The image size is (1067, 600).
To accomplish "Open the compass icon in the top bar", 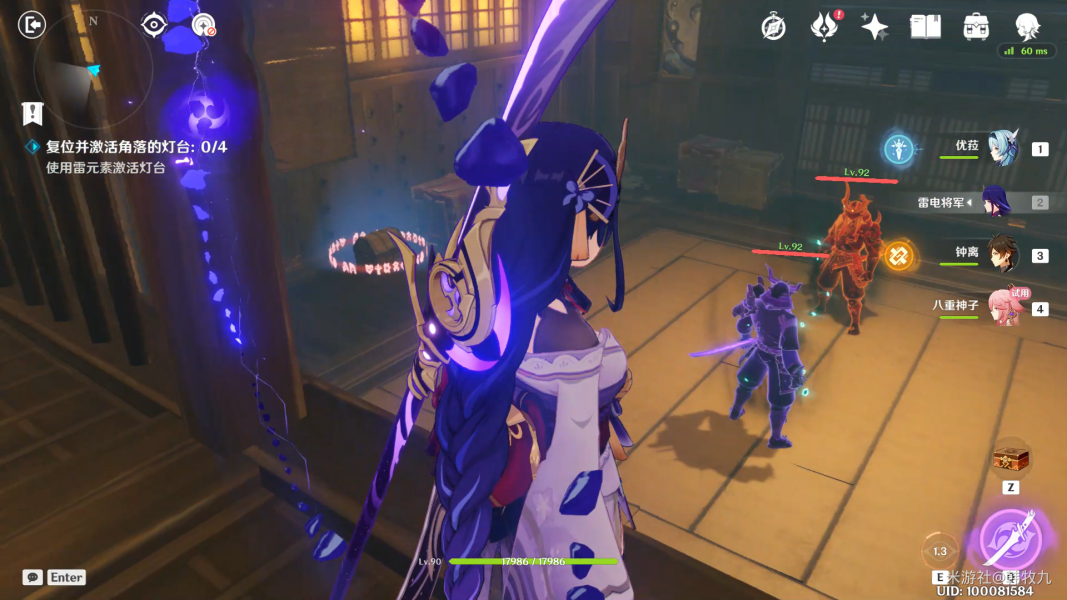I will tap(773, 27).
